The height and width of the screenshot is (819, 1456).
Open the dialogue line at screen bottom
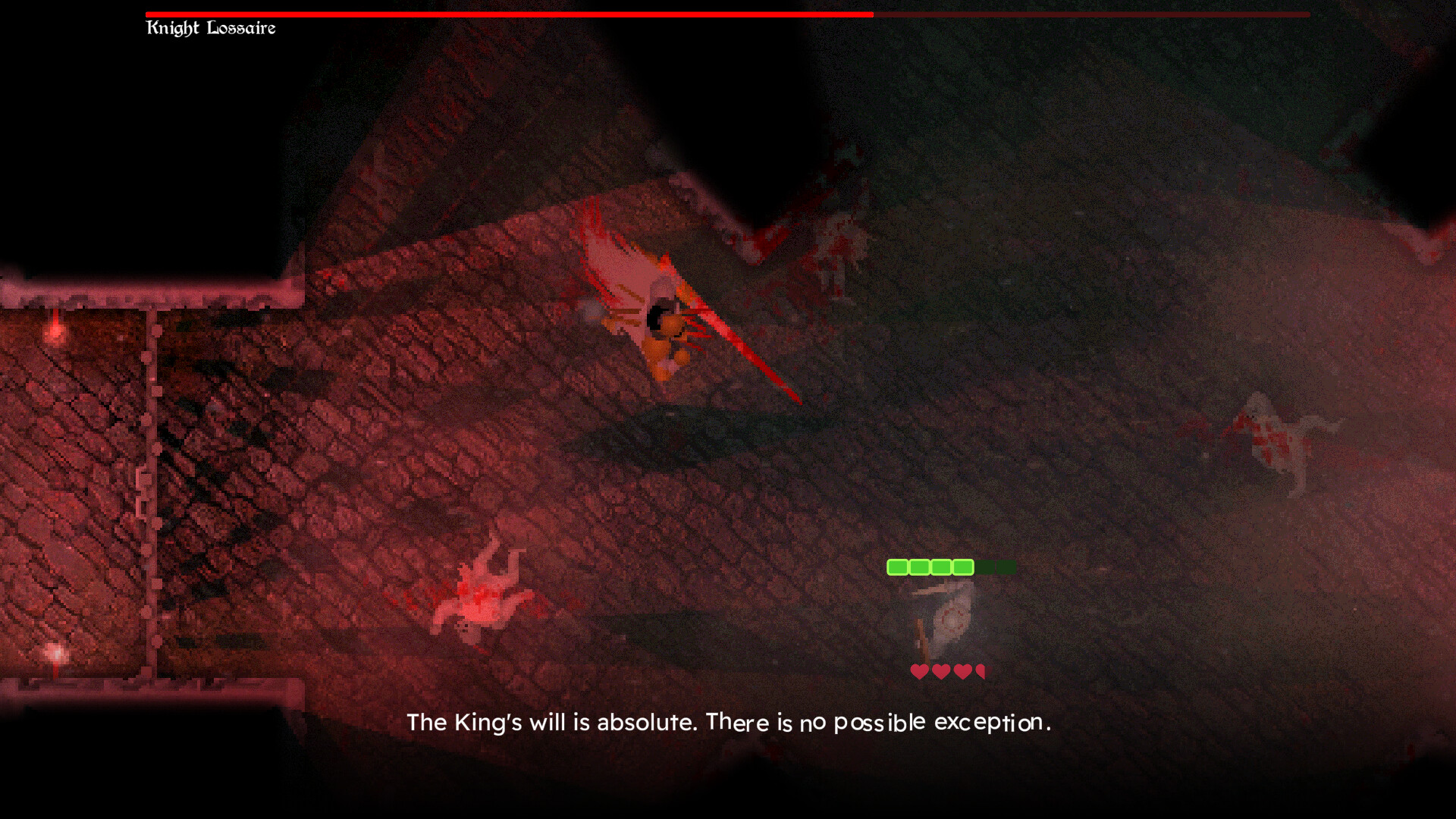tap(728, 723)
